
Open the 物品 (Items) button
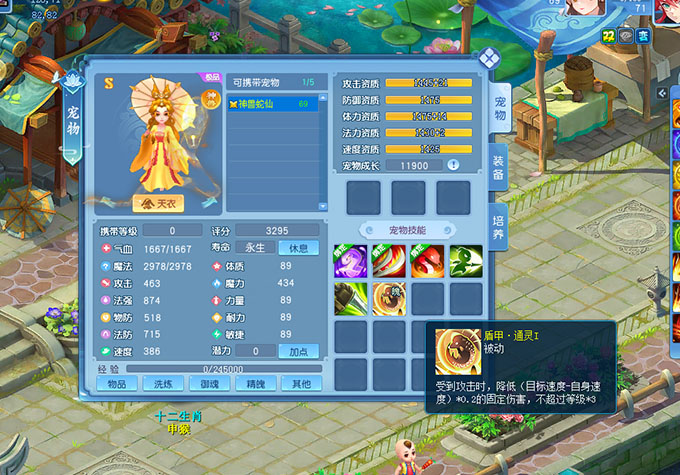[x=117, y=384]
